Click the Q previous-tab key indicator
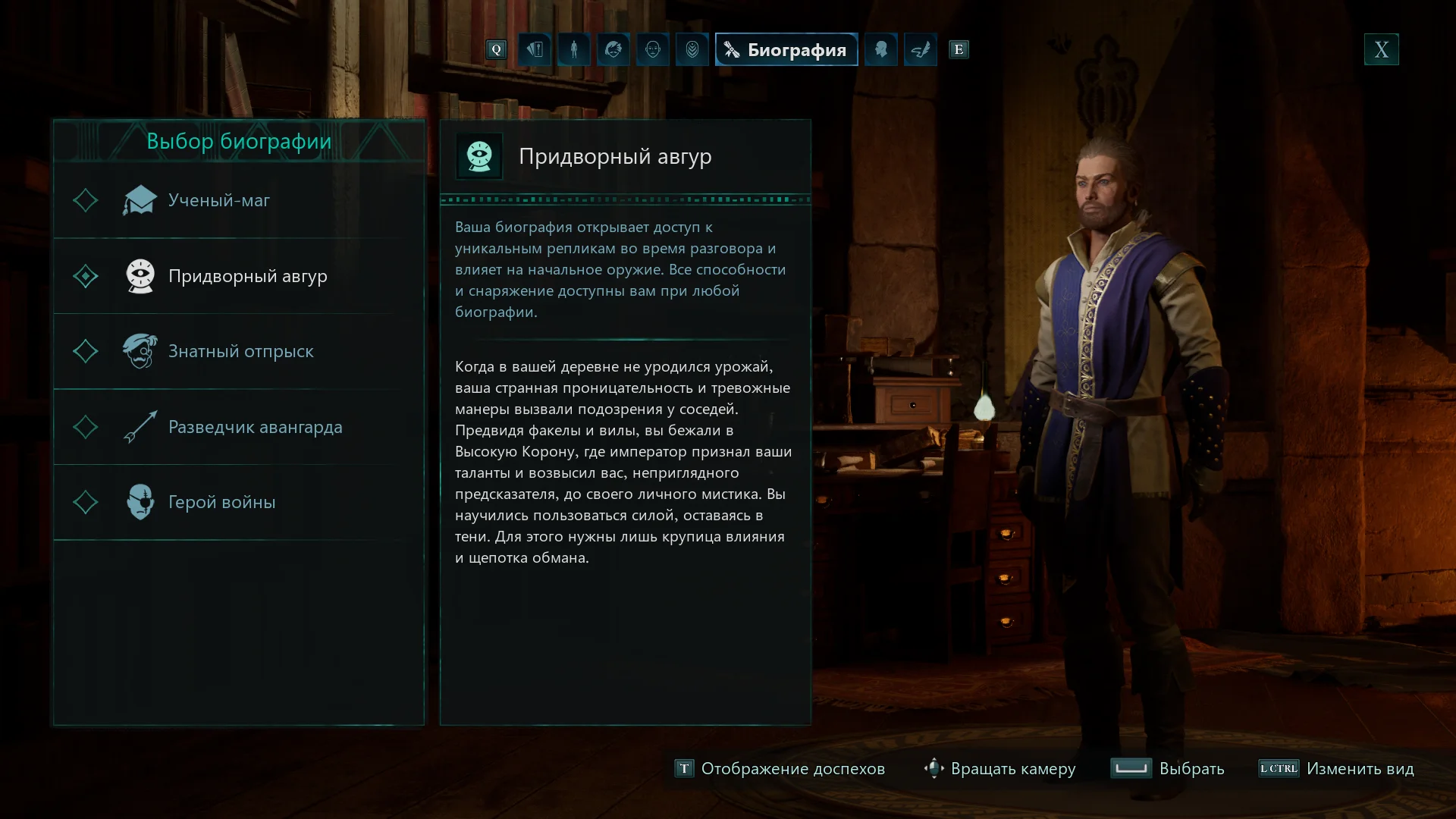Screen dimensions: 1456x819 click(497, 49)
